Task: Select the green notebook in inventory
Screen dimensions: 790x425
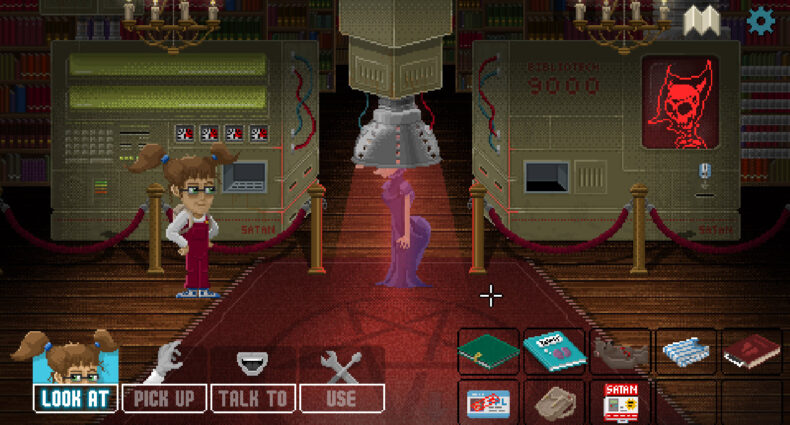Action: pos(488,352)
